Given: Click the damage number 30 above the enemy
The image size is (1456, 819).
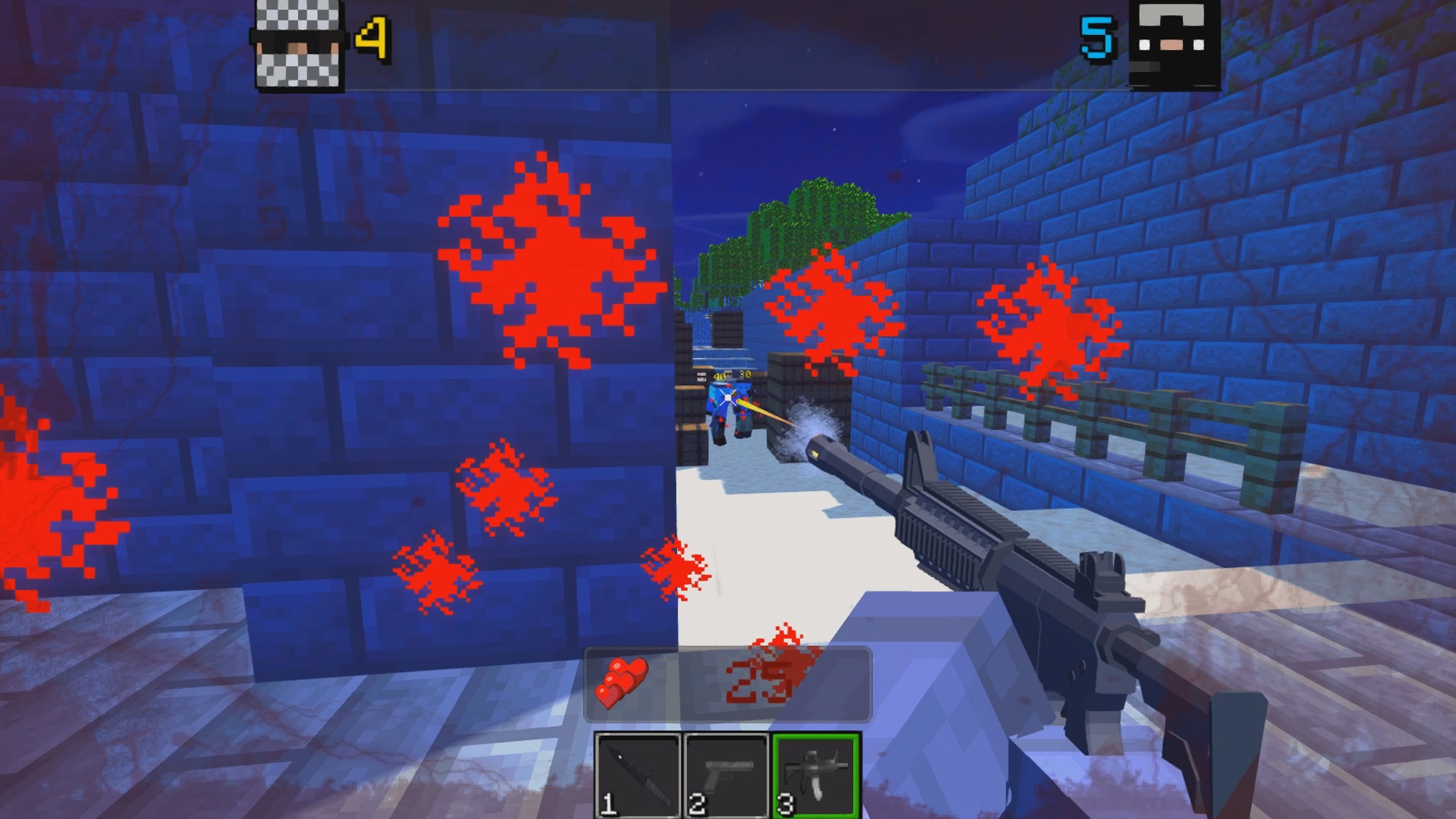Looking at the screenshot, I should [x=745, y=374].
